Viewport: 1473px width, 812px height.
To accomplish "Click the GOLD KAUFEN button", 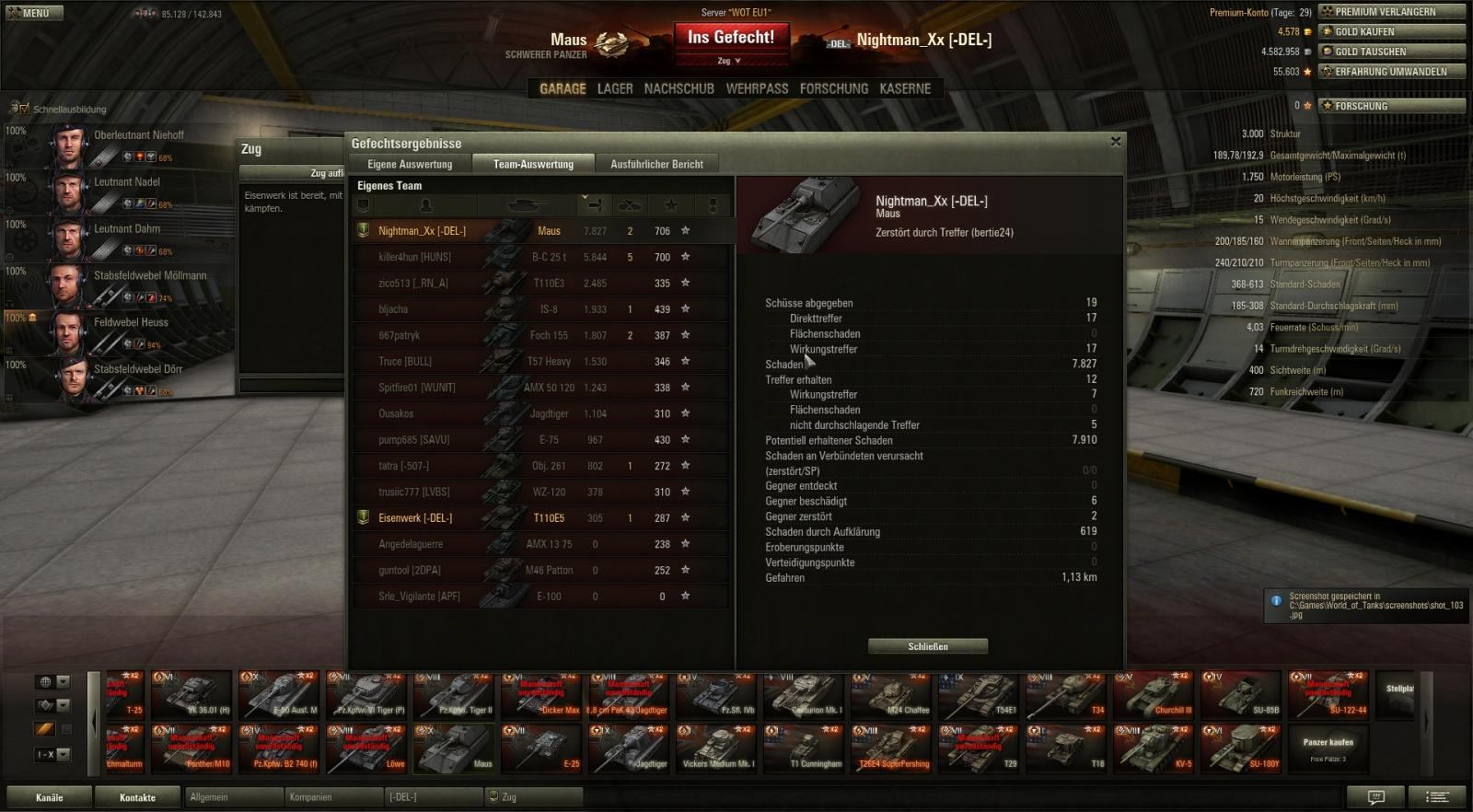I will point(1391,31).
